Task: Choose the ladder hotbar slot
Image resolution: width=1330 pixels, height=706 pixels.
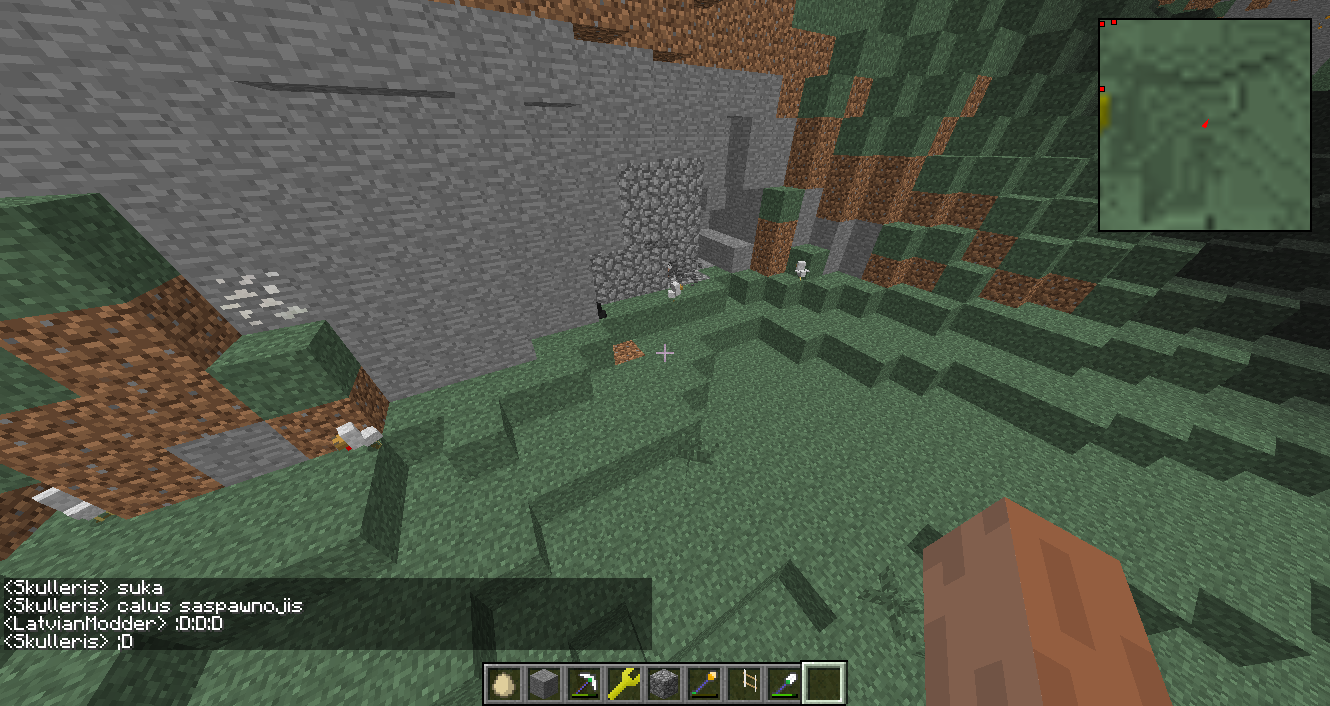Action: pos(743,684)
